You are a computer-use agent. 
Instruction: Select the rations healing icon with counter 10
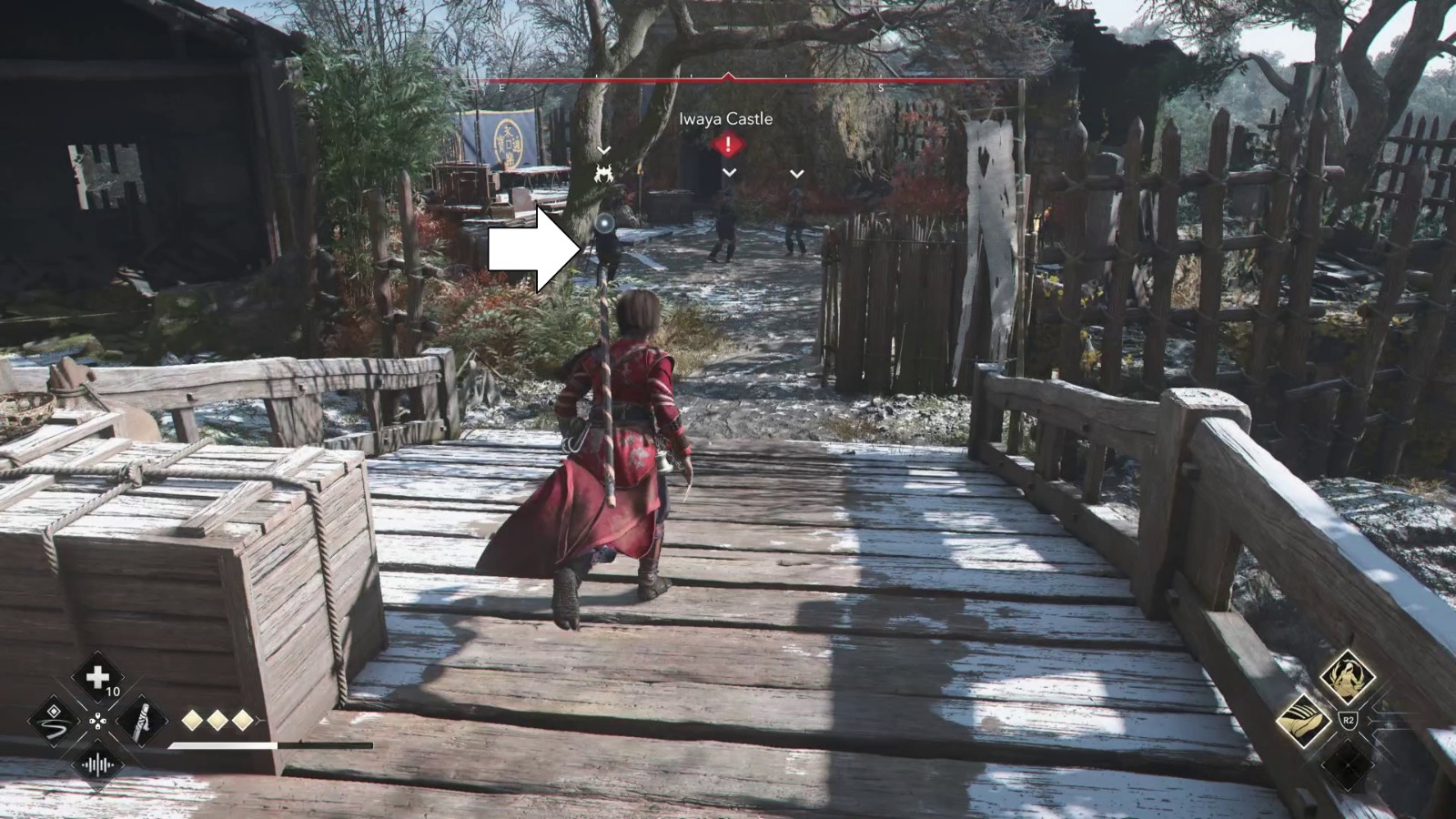pos(97,677)
